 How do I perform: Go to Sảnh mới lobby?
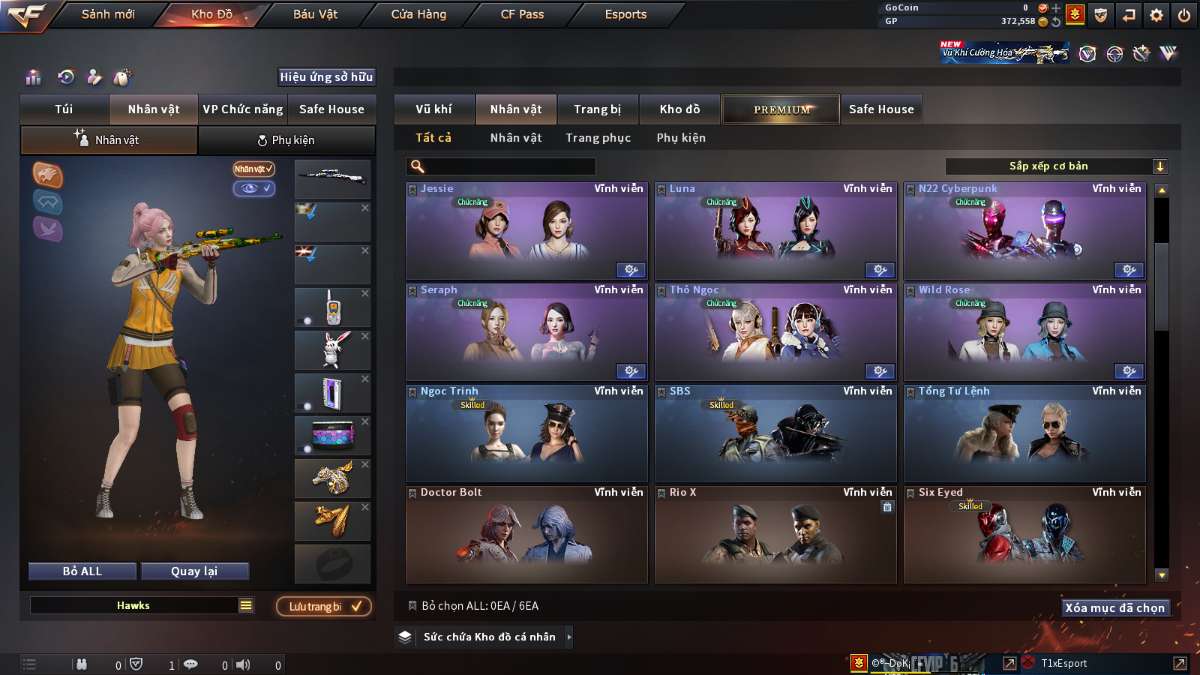click(x=108, y=15)
